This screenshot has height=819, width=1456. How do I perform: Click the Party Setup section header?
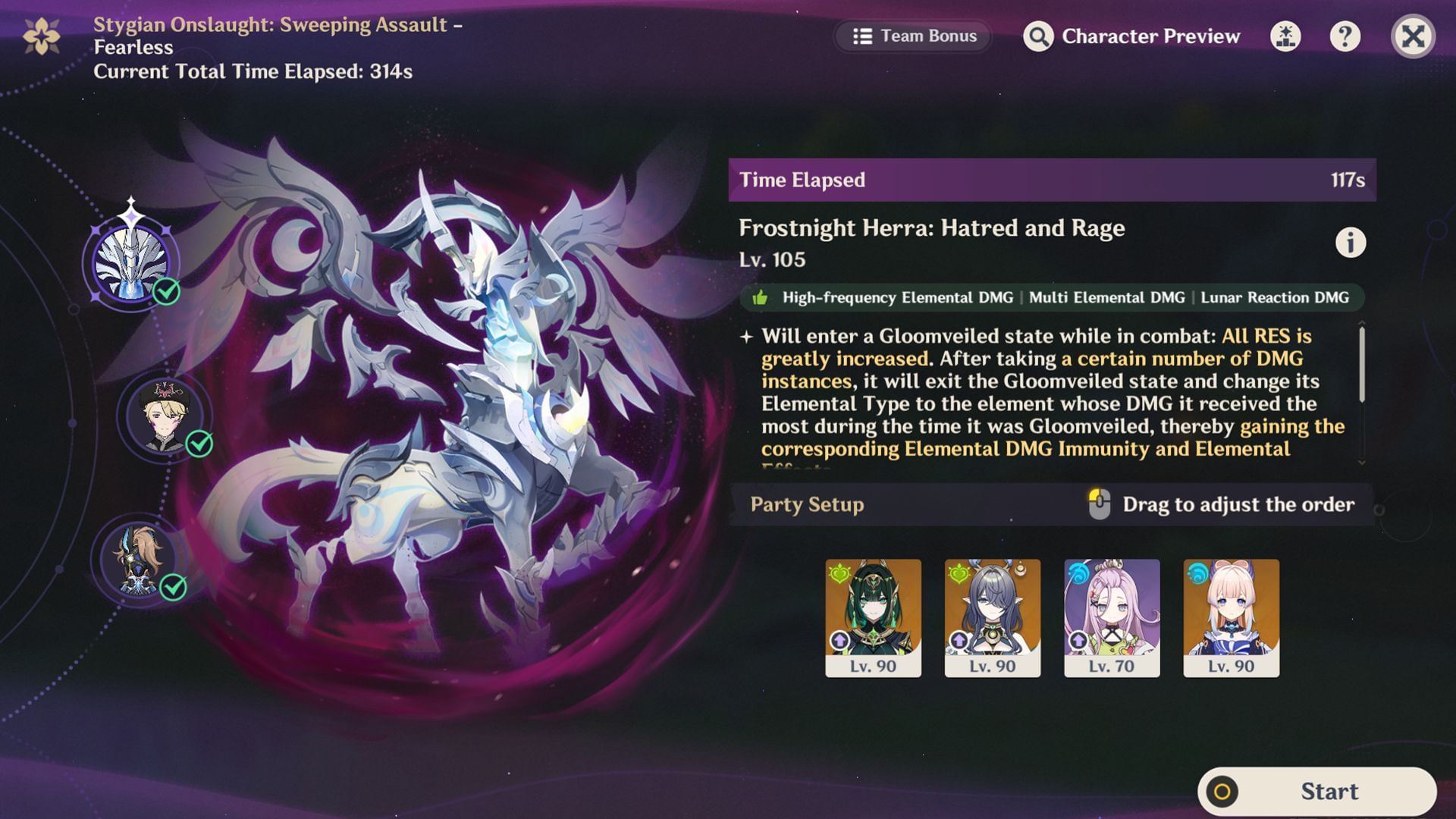[x=806, y=504]
